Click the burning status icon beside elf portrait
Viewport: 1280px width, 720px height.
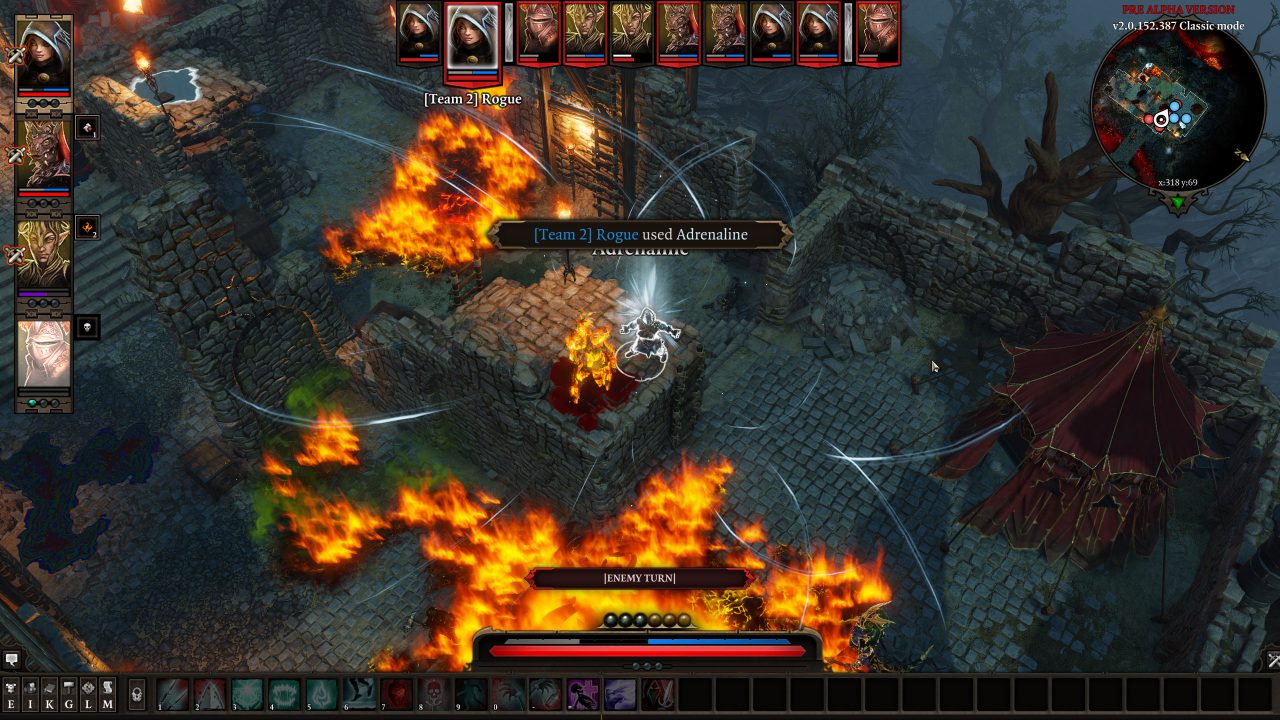click(x=87, y=228)
